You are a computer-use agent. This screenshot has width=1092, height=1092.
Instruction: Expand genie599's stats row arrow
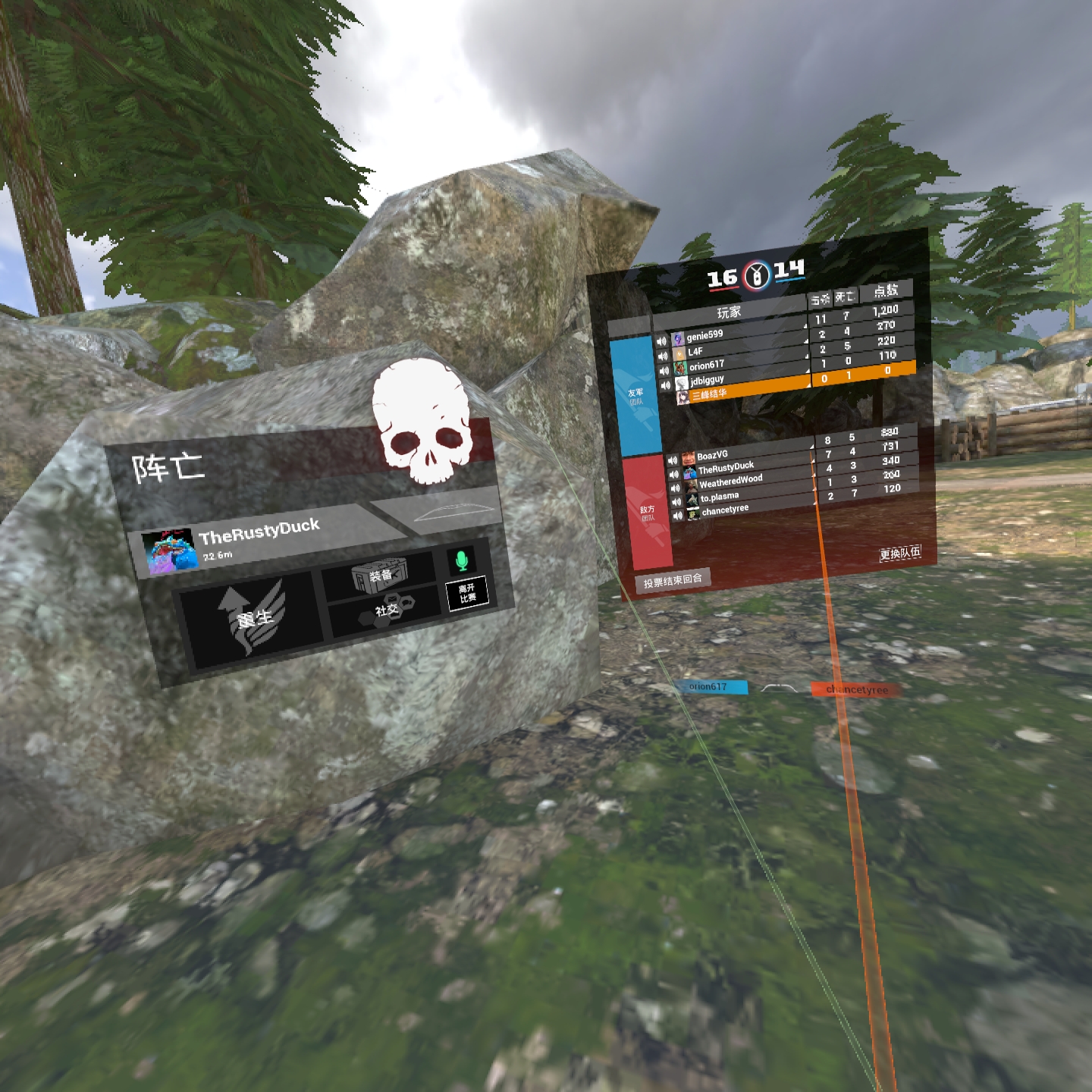click(x=806, y=326)
